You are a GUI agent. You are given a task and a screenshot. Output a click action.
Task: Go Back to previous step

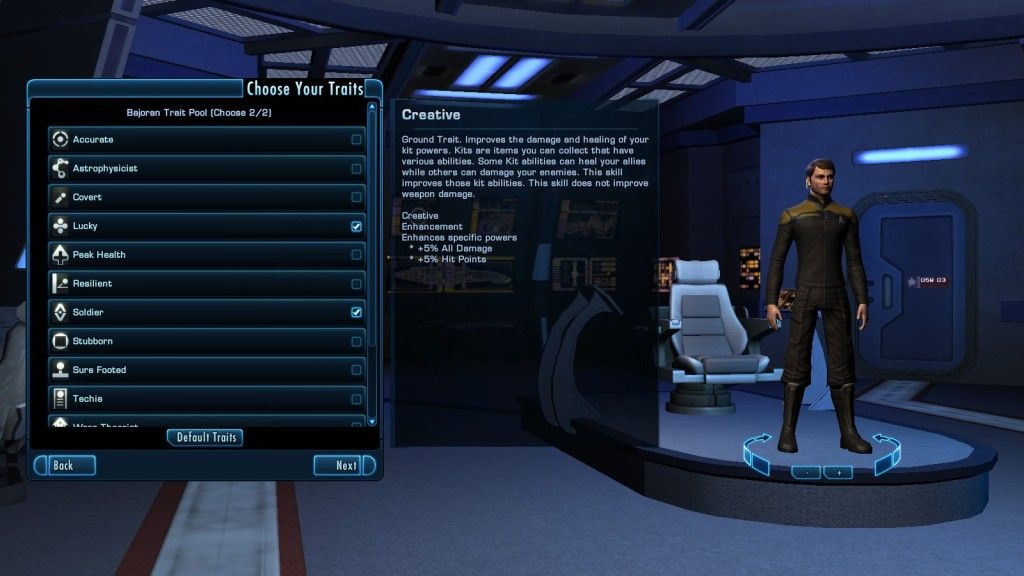click(x=65, y=465)
